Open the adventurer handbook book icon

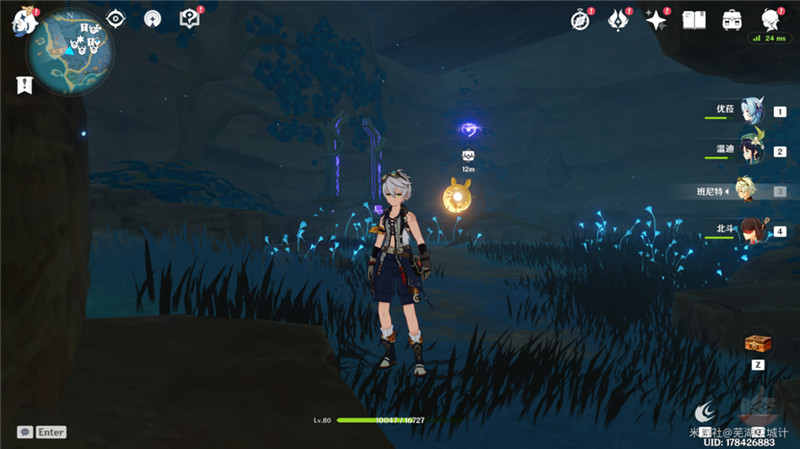694,19
